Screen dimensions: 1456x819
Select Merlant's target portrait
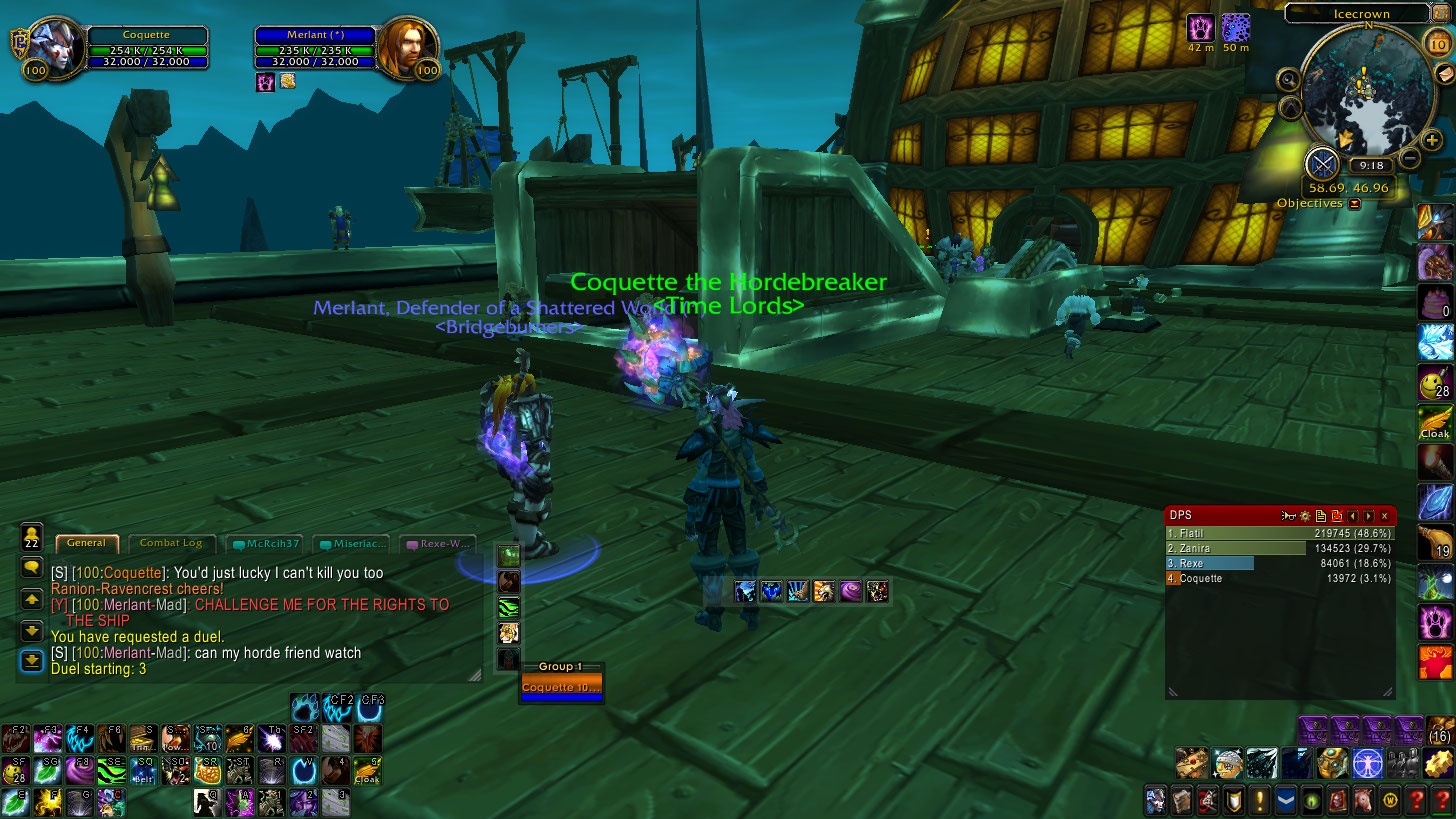pos(408,45)
